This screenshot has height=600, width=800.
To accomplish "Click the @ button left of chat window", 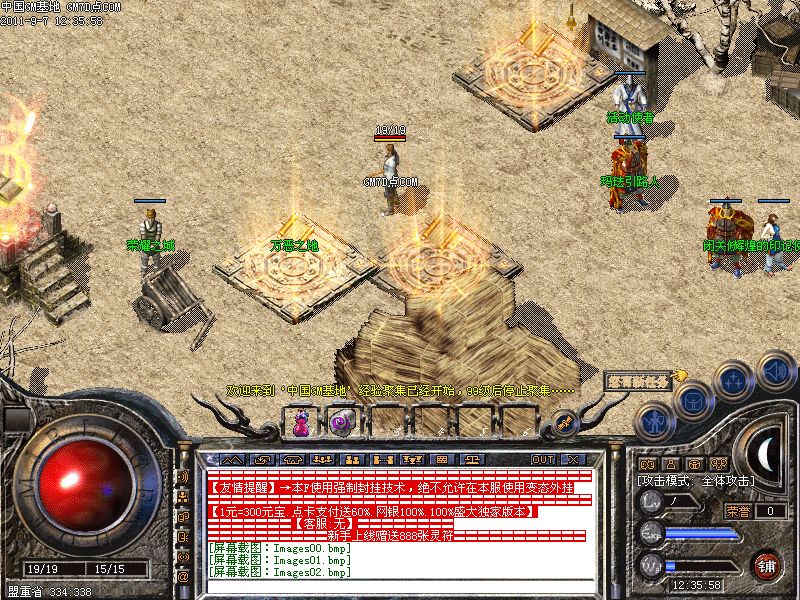I will (x=183, y=577).
